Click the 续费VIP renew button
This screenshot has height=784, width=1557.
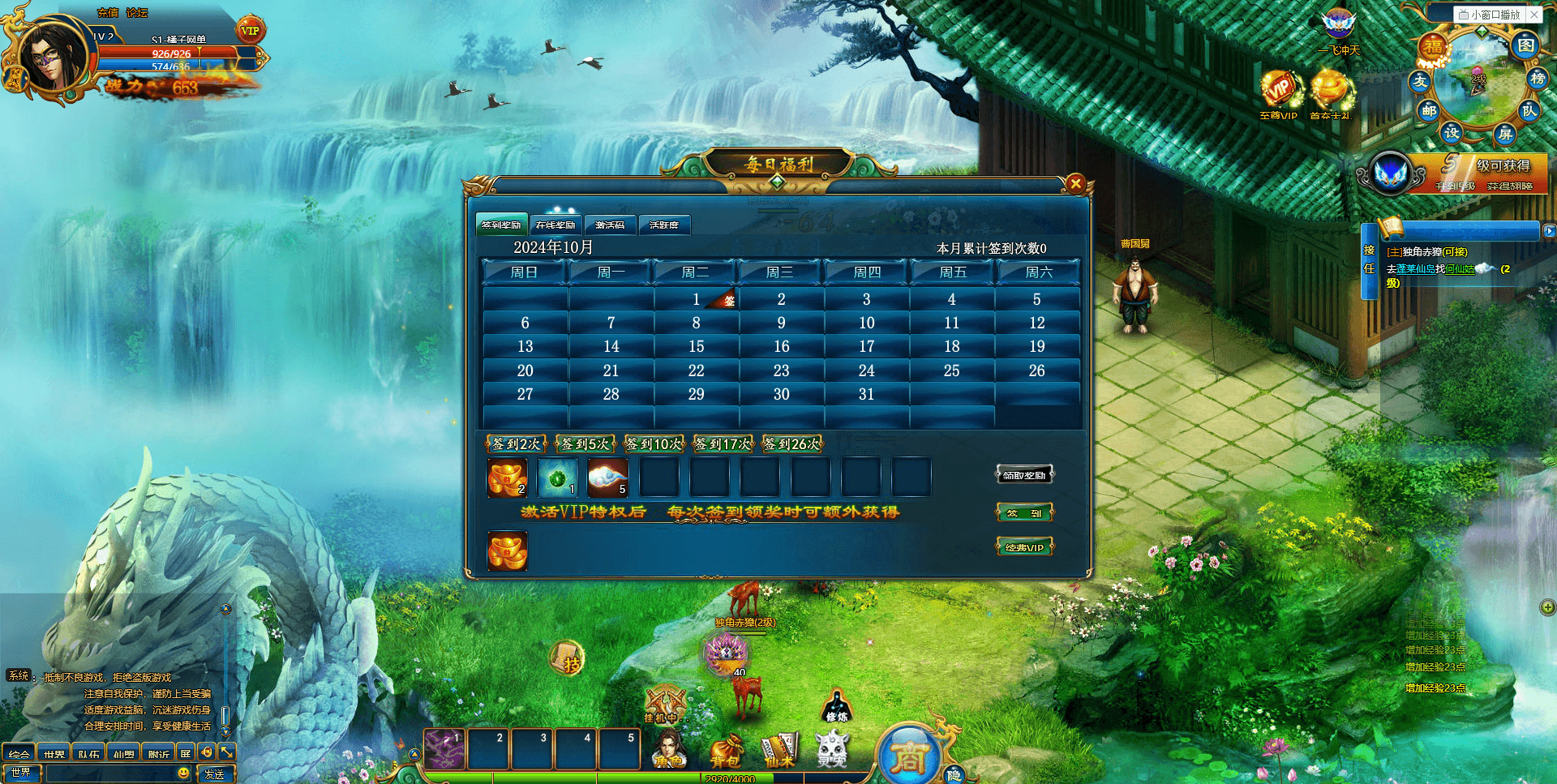click(1024, 547)
